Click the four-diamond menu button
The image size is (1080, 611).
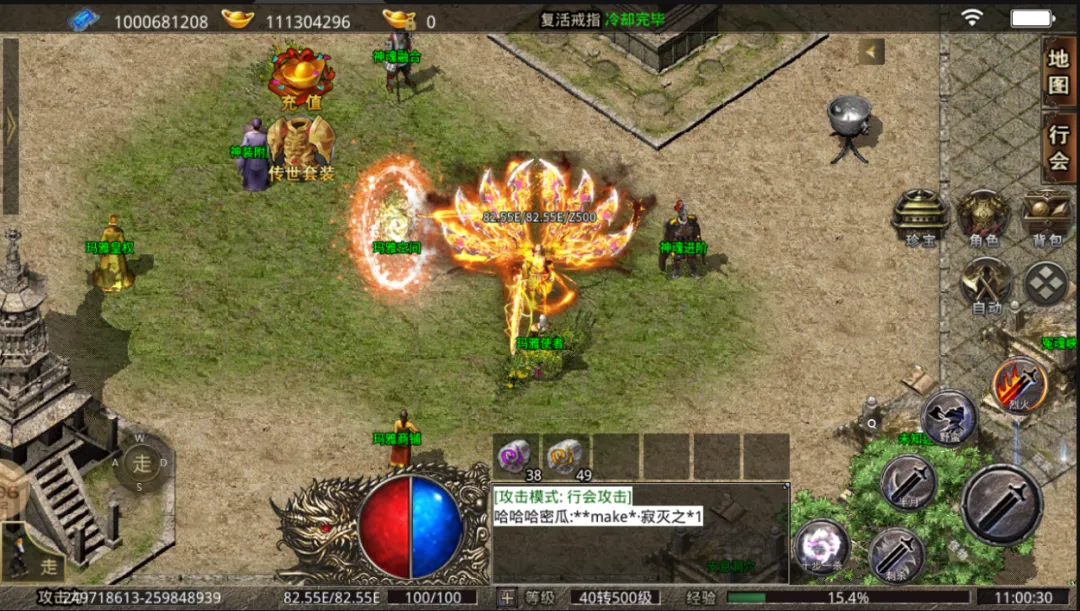1046,284
